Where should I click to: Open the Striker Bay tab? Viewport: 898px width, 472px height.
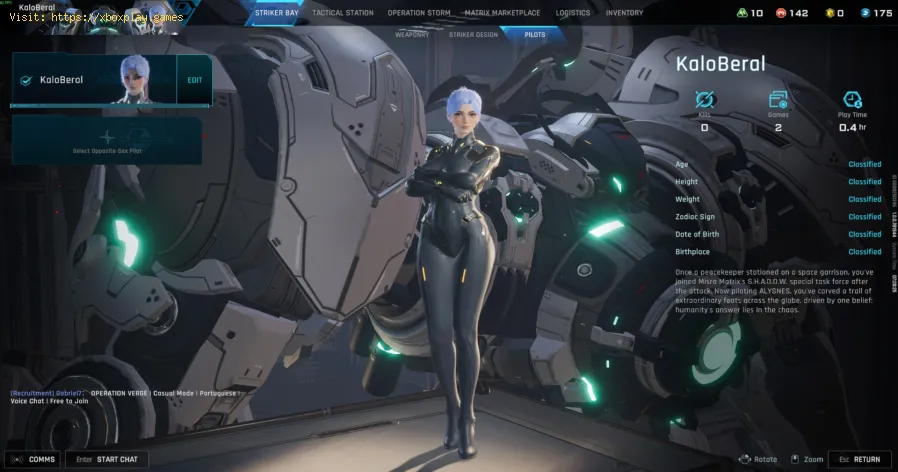tap(275, 13)
